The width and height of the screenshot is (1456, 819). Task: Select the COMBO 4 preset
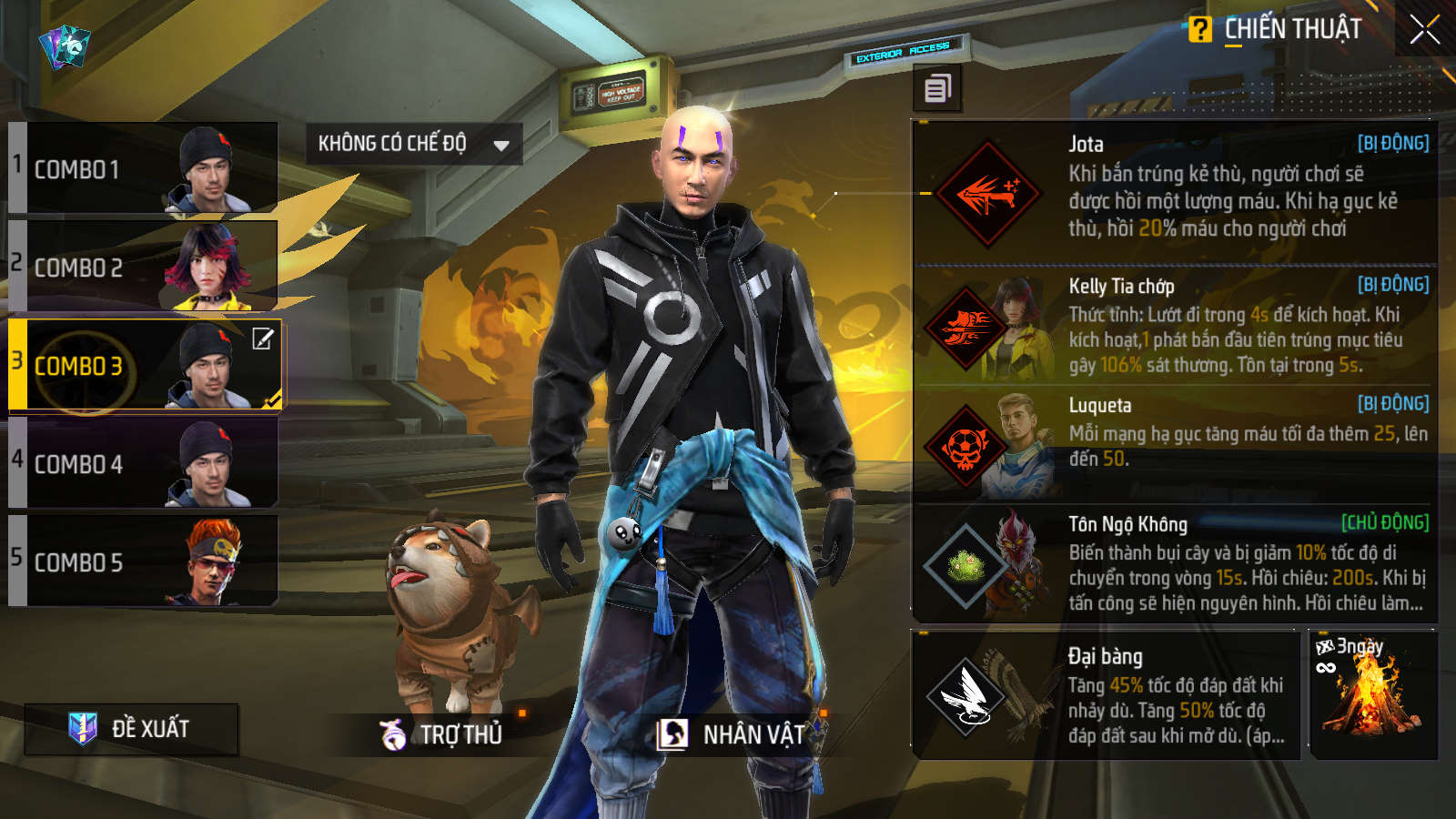pos(144,463)
